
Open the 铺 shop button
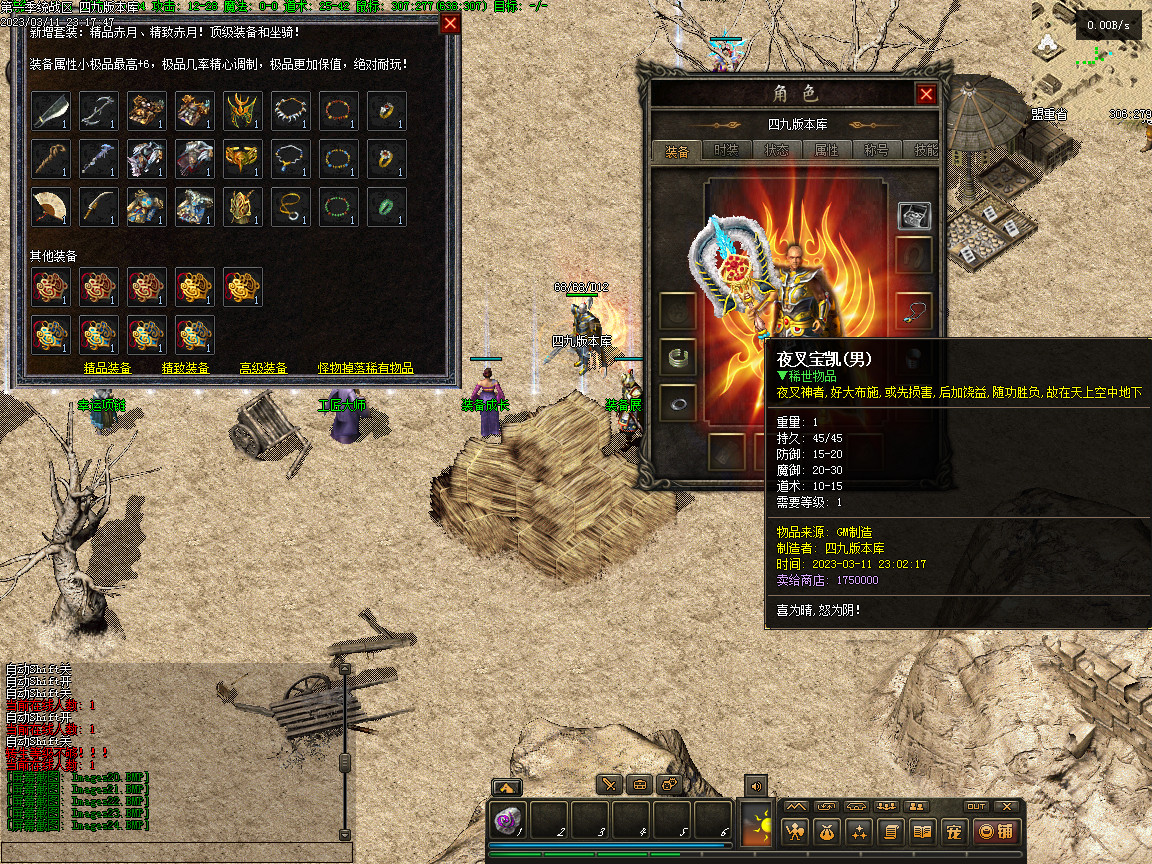(x=995, y=831)
